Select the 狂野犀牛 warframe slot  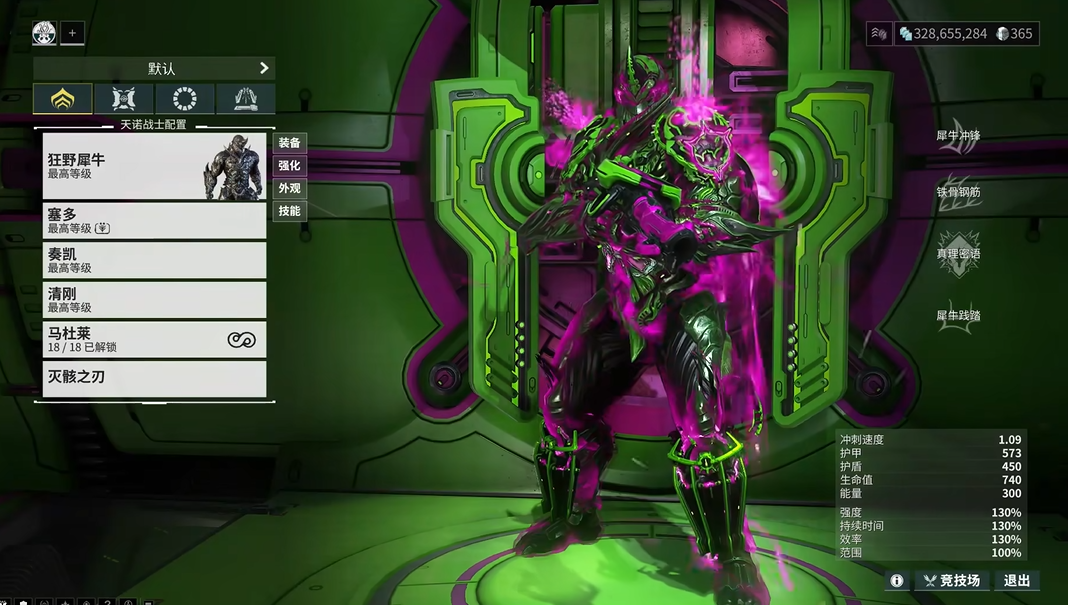[155, 166]
